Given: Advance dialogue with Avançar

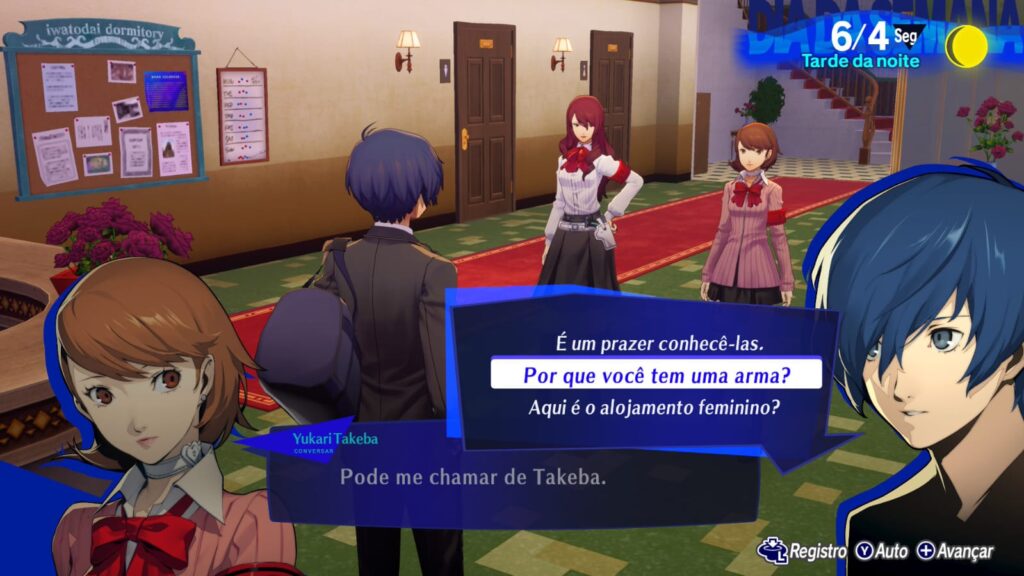Looking at the screenshot, I should point(955,551).
